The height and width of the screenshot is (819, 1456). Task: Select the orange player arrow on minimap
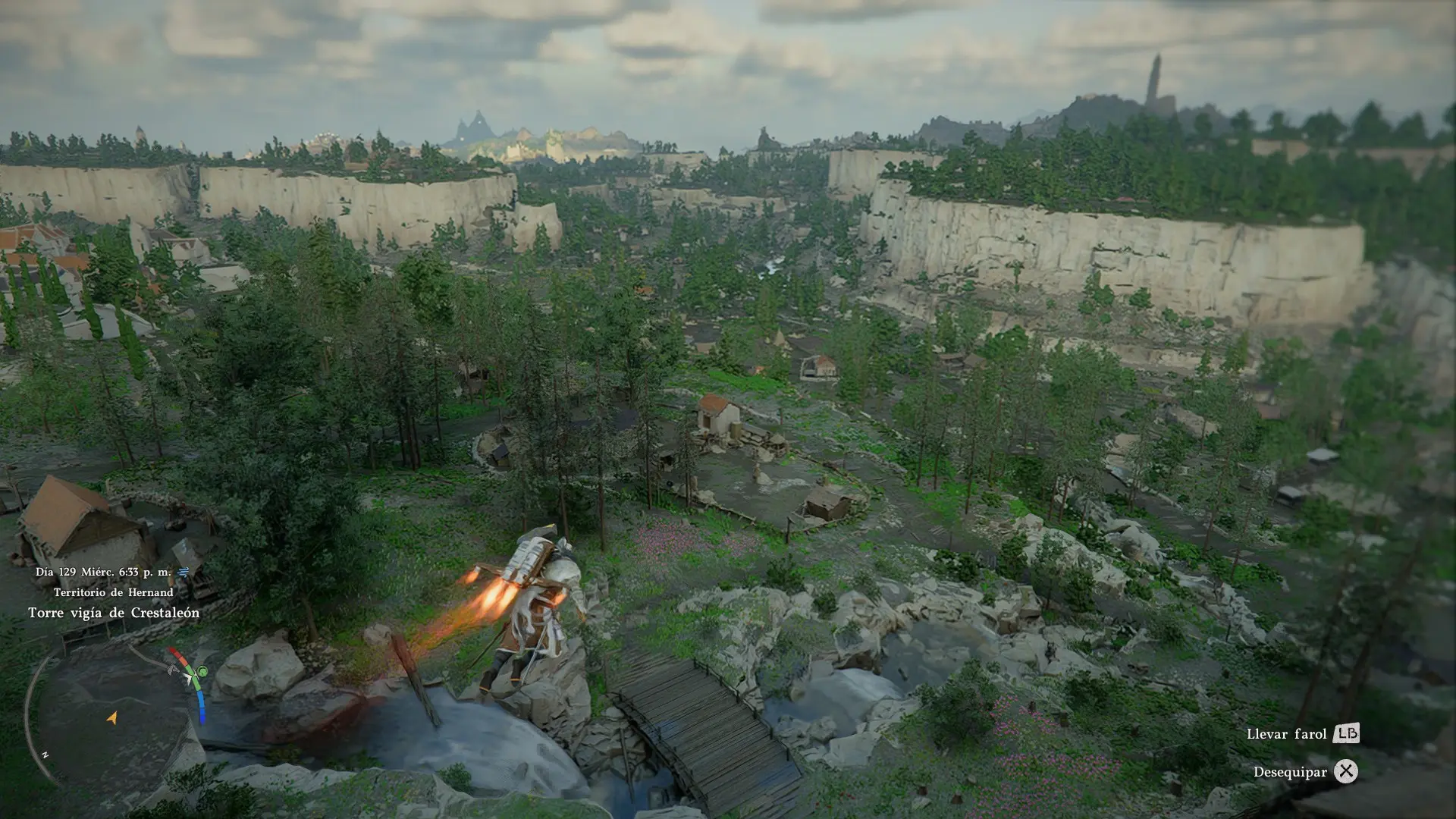[x=112, y=717]
